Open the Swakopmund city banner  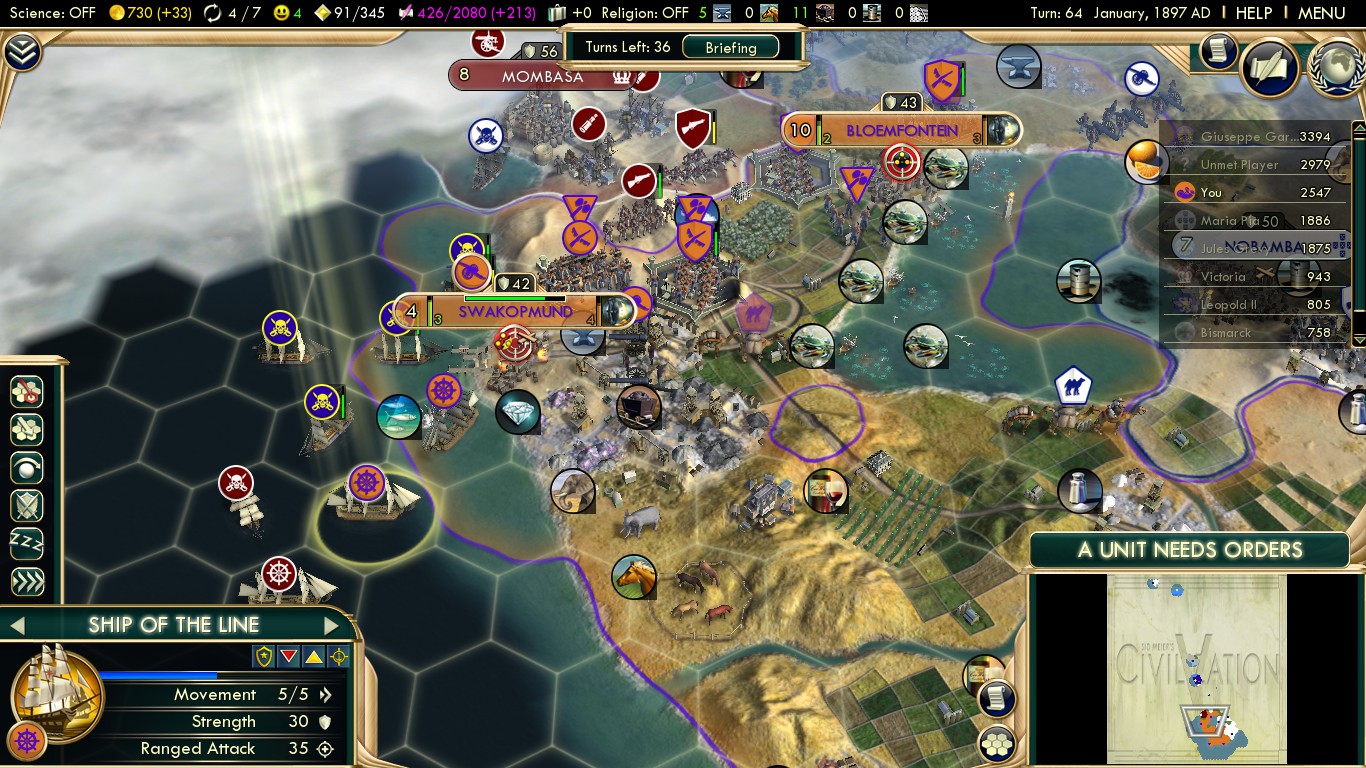pos(515,312)
